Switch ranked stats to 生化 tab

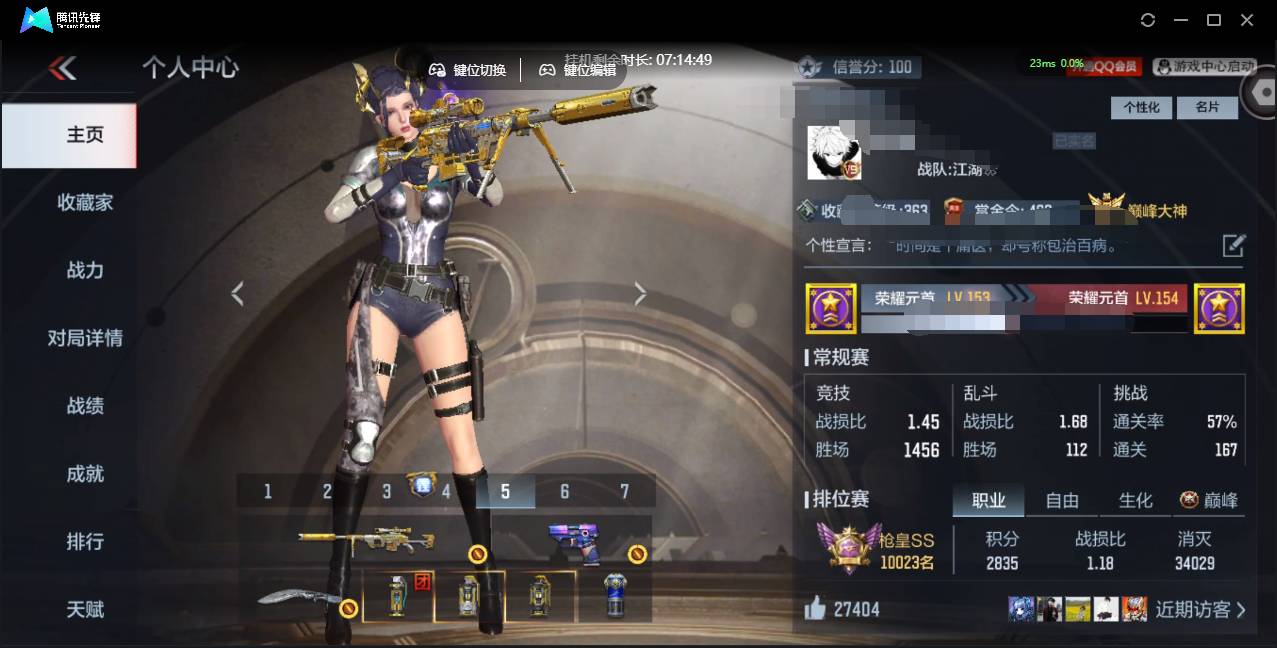(1135, 501)
